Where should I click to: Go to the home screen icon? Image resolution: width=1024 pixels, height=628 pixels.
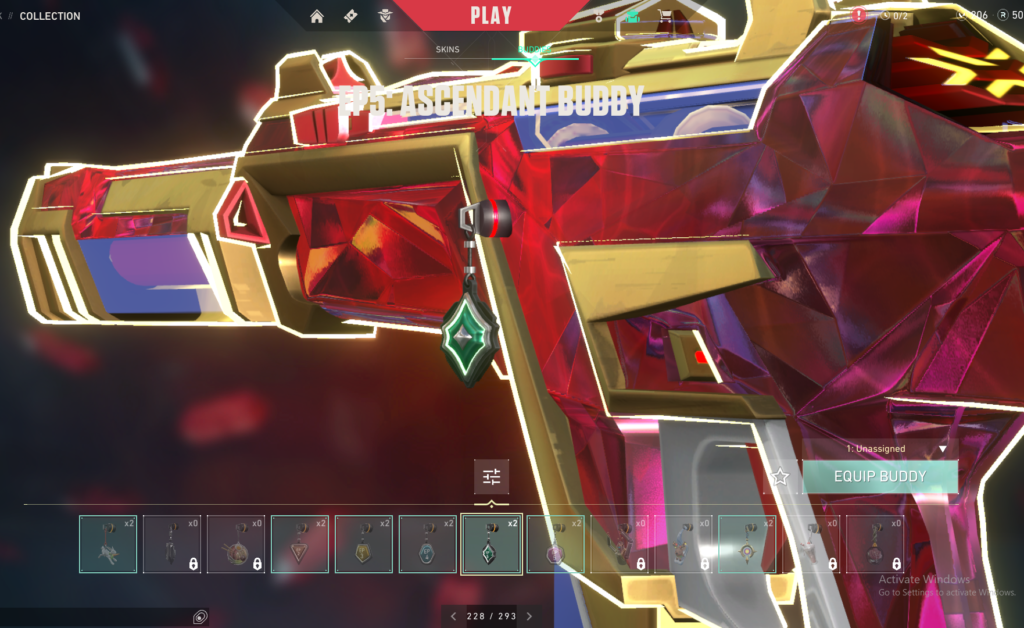click(x=317, y=16)
